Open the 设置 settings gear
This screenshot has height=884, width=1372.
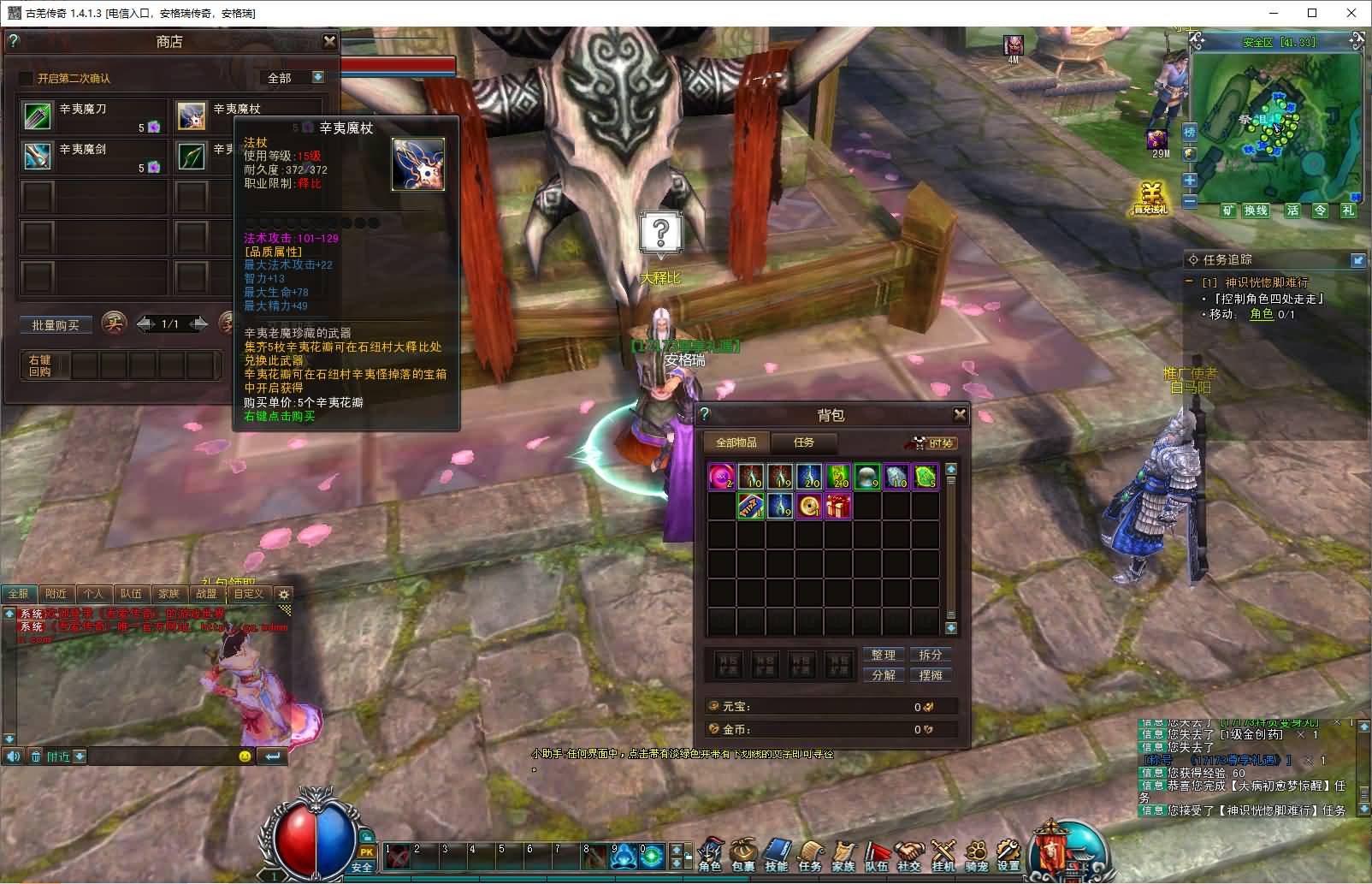(1009, 853)
